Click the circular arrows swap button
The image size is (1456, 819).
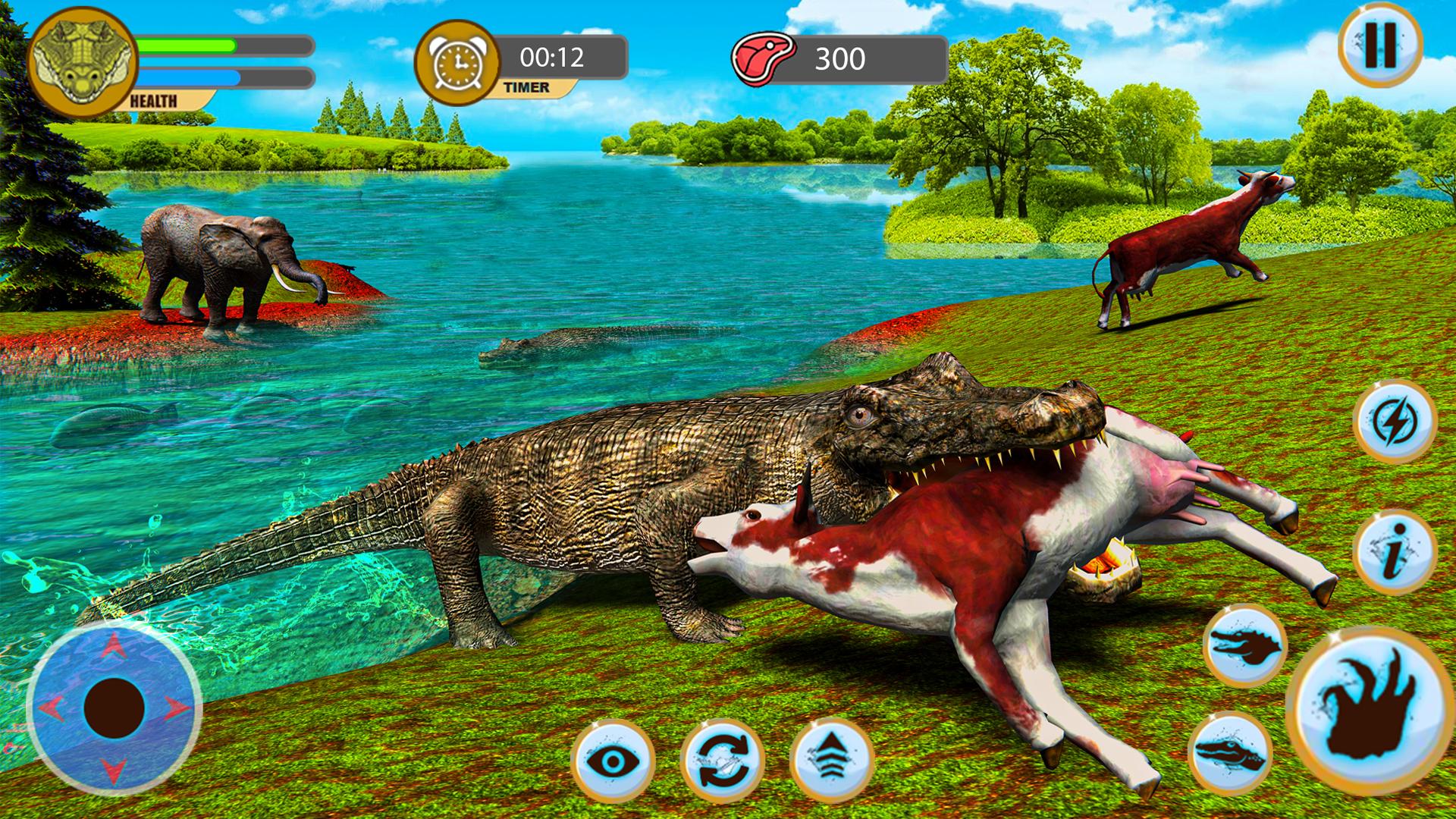[x=721, y=761]
